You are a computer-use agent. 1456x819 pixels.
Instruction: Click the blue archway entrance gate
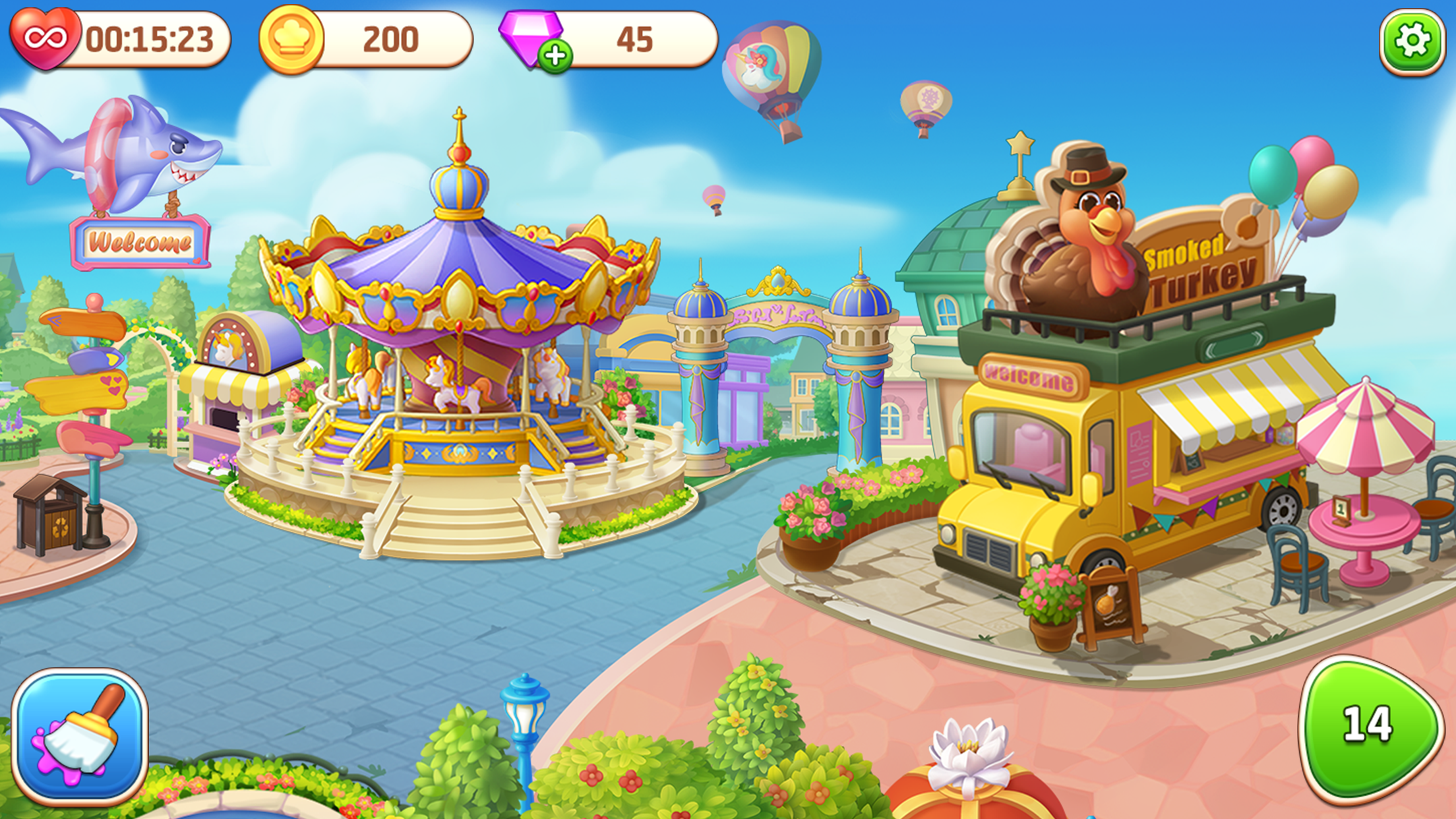coord(778,317)
